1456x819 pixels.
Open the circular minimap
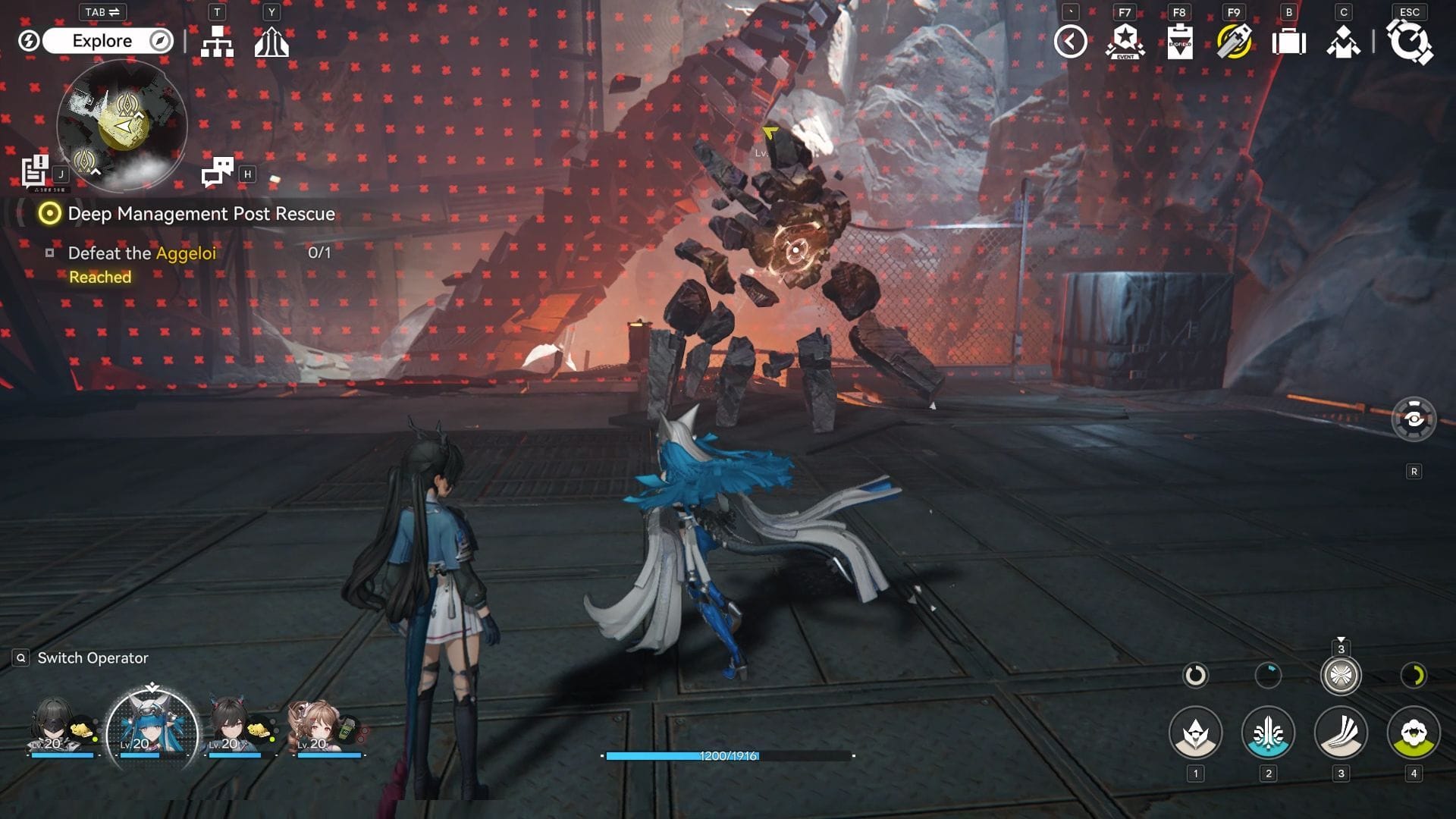122,124
